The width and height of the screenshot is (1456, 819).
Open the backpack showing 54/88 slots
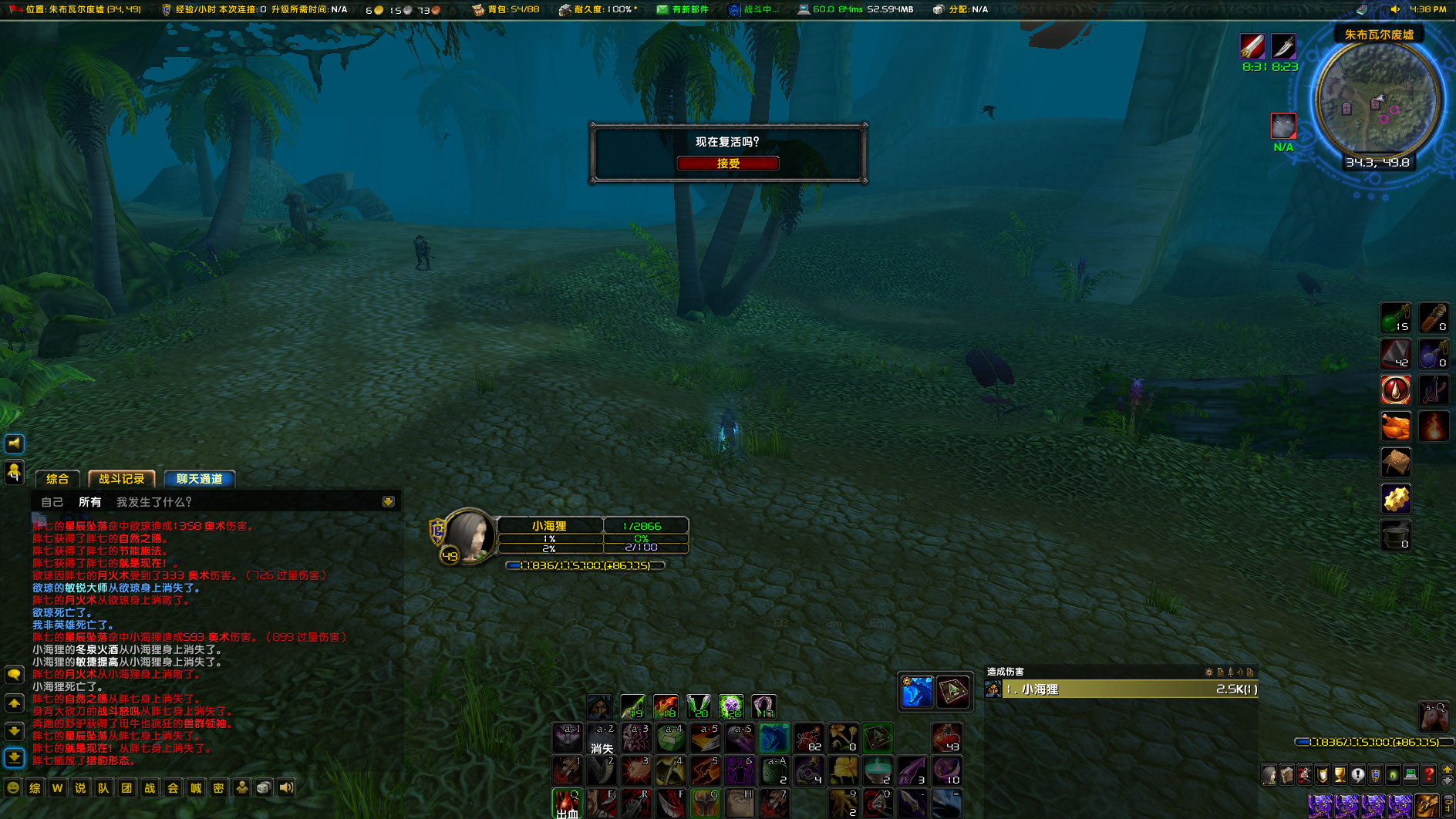[x=477, y=9]
